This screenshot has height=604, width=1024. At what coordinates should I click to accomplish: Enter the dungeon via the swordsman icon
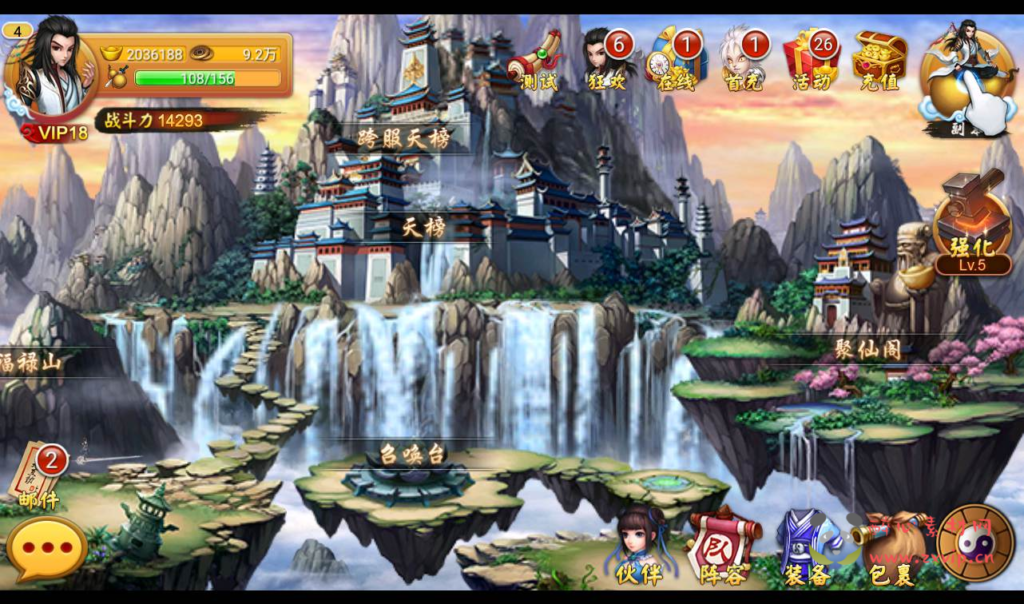(x=967, y=82)
